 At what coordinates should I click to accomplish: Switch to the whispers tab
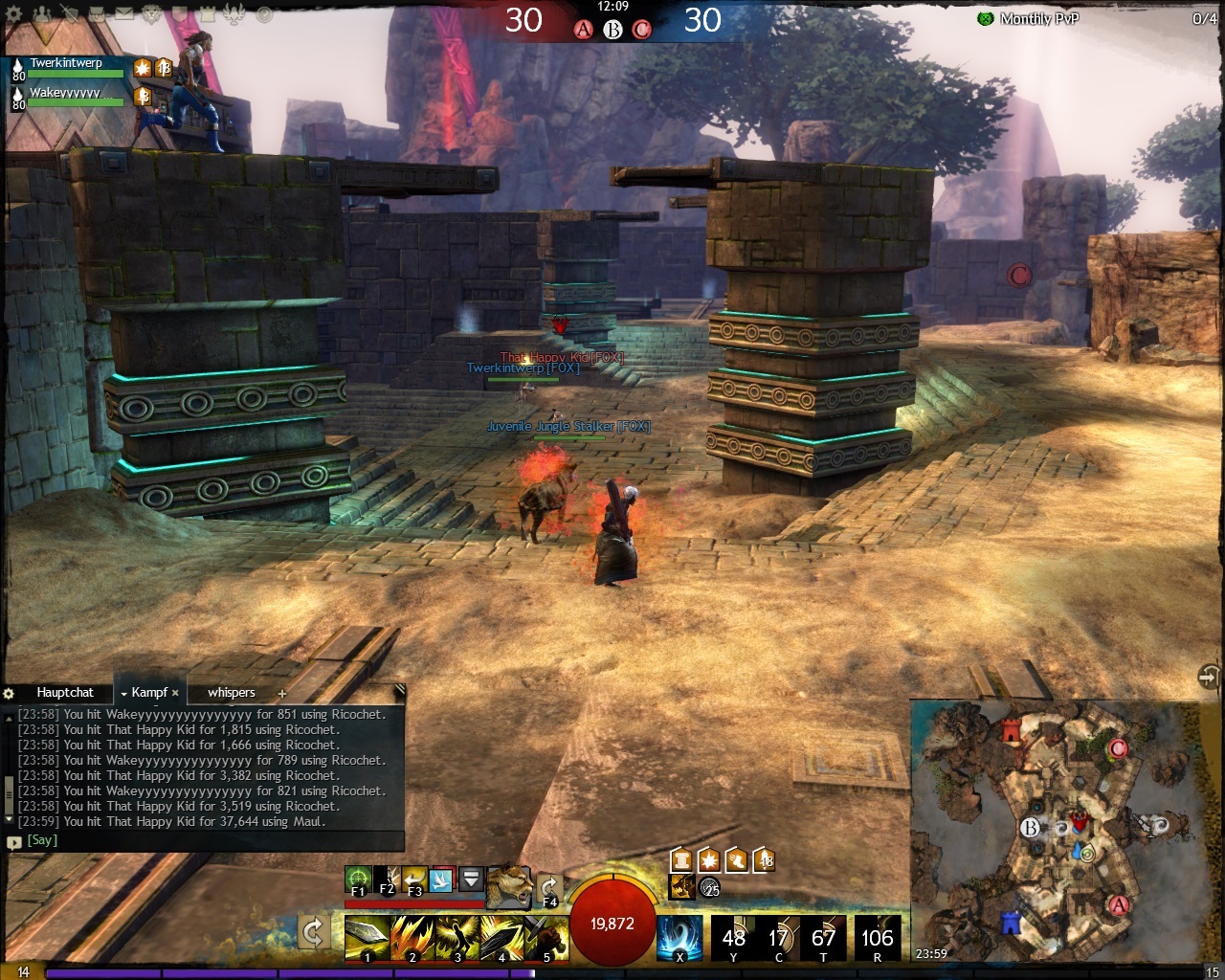pos(232,692)
